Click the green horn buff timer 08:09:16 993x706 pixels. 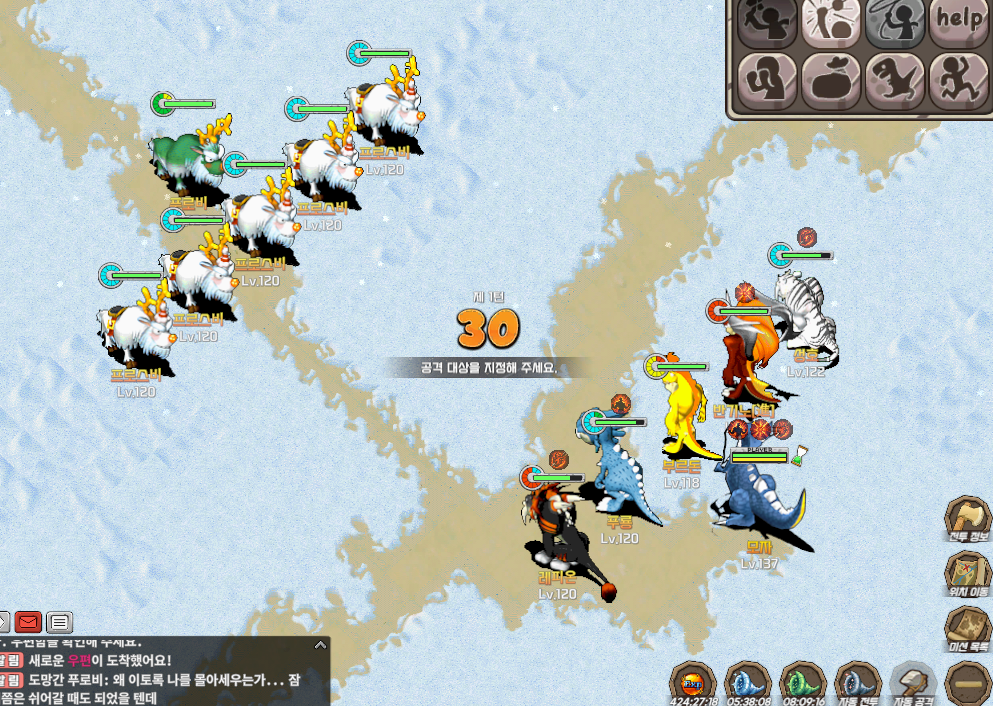point(802,684)
